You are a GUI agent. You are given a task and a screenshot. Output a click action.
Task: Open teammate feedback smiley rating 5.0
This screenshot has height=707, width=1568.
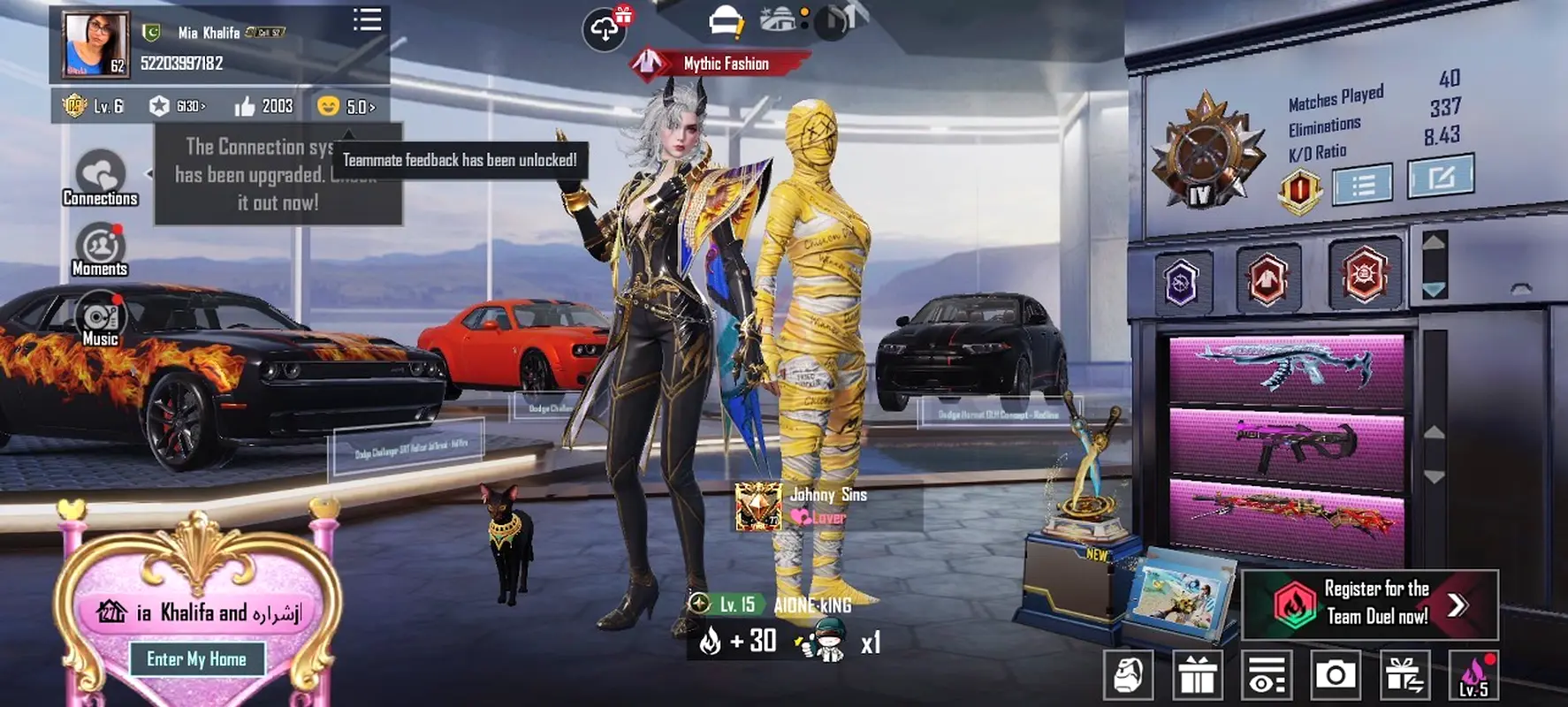coord(346,107)
